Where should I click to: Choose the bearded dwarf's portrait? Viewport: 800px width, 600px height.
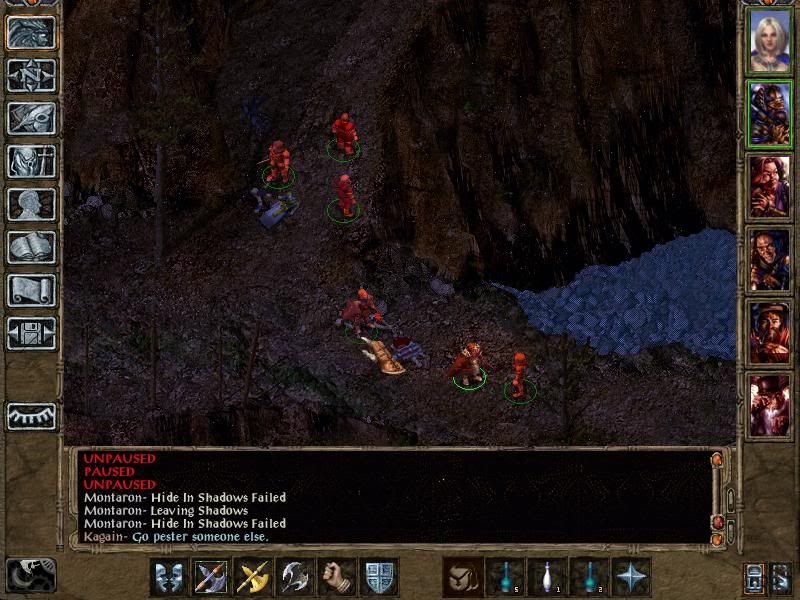pyautogui.click(x=769, y=331)
